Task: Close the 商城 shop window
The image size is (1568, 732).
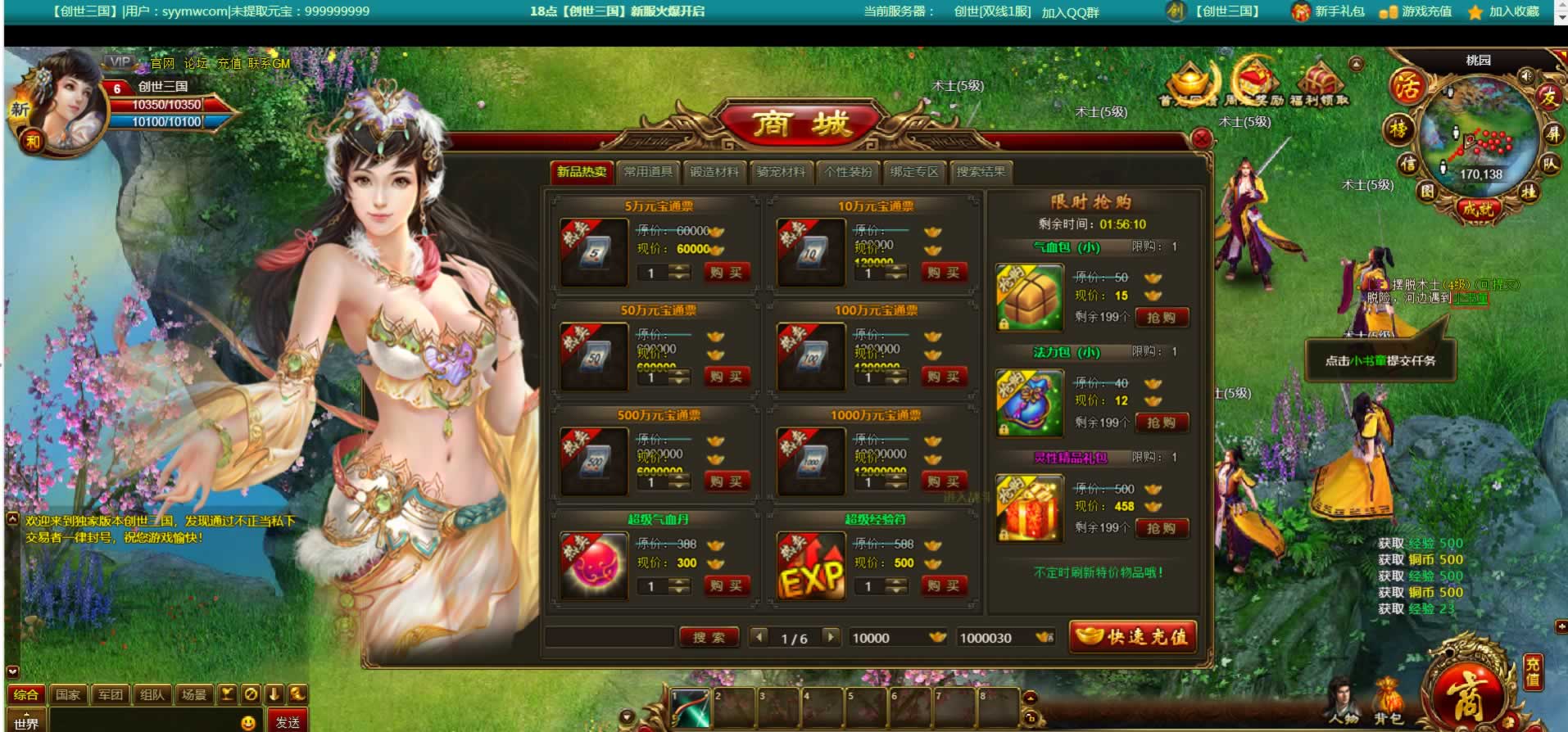Action: pyautogui.click(x=1201, y=138)
